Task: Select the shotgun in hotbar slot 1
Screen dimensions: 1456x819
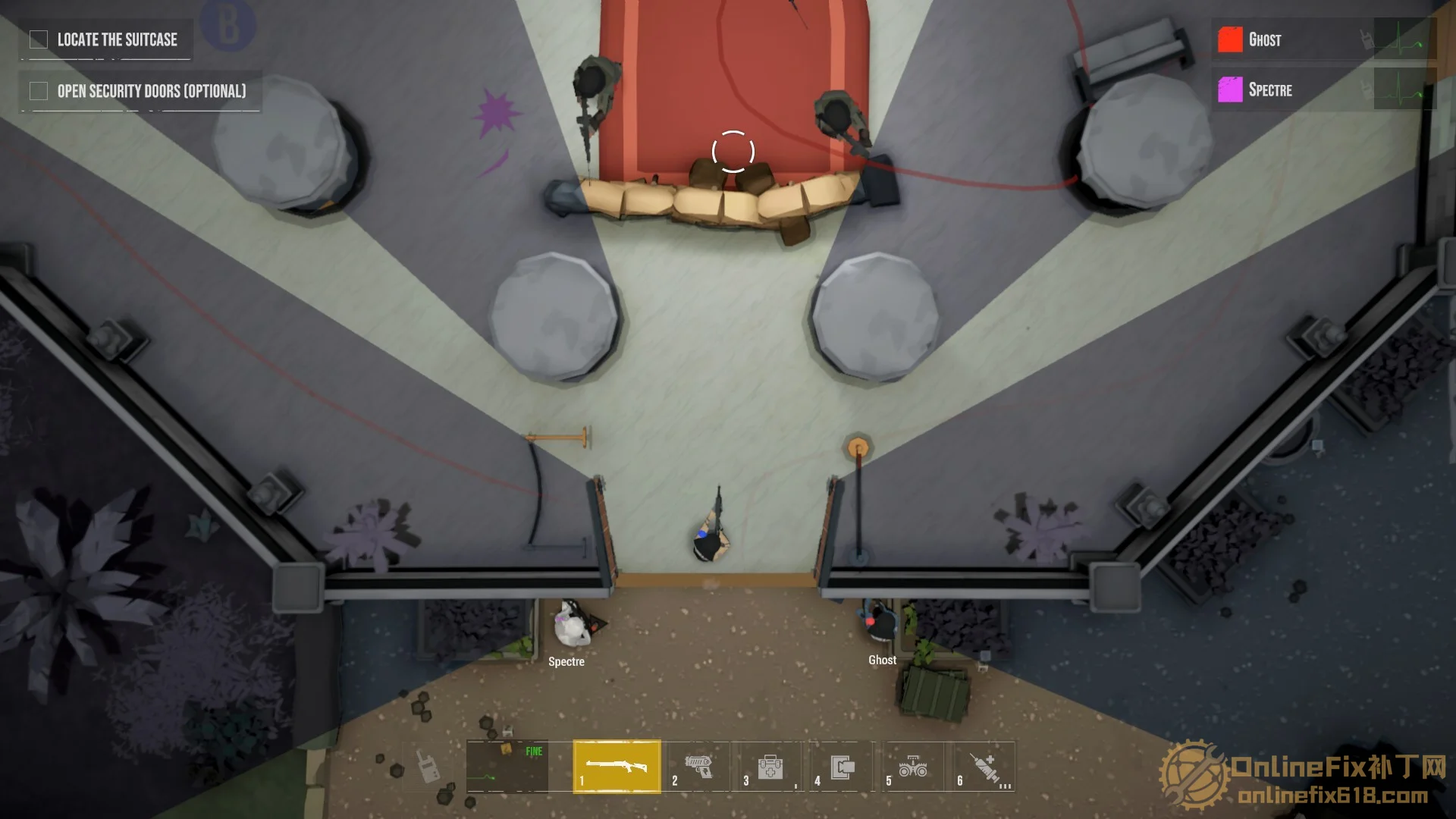Action: tap(617, 767)
